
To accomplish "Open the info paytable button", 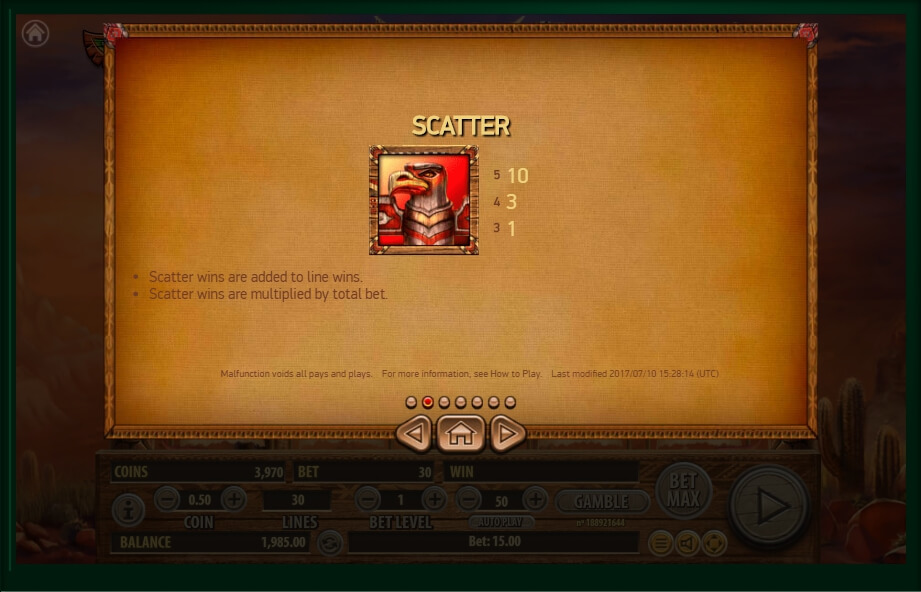I will 128,511.
